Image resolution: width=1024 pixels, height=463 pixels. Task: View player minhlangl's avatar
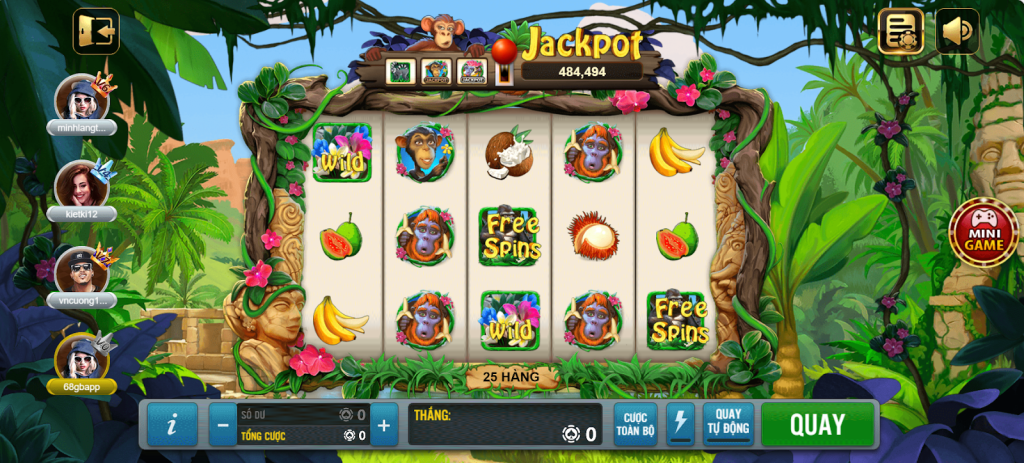click(x=81, y=98)
